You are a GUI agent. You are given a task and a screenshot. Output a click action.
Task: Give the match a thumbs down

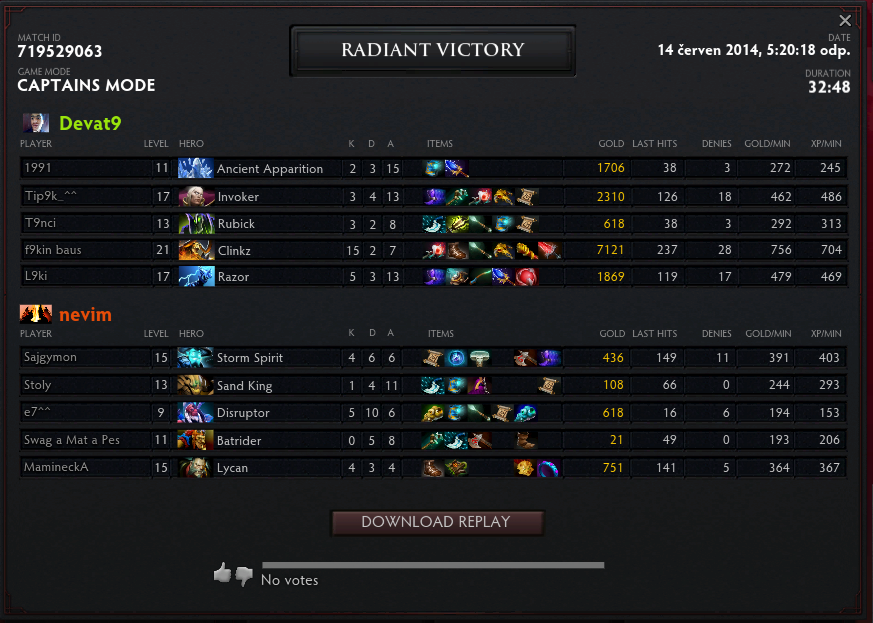(x=244, y=576)
